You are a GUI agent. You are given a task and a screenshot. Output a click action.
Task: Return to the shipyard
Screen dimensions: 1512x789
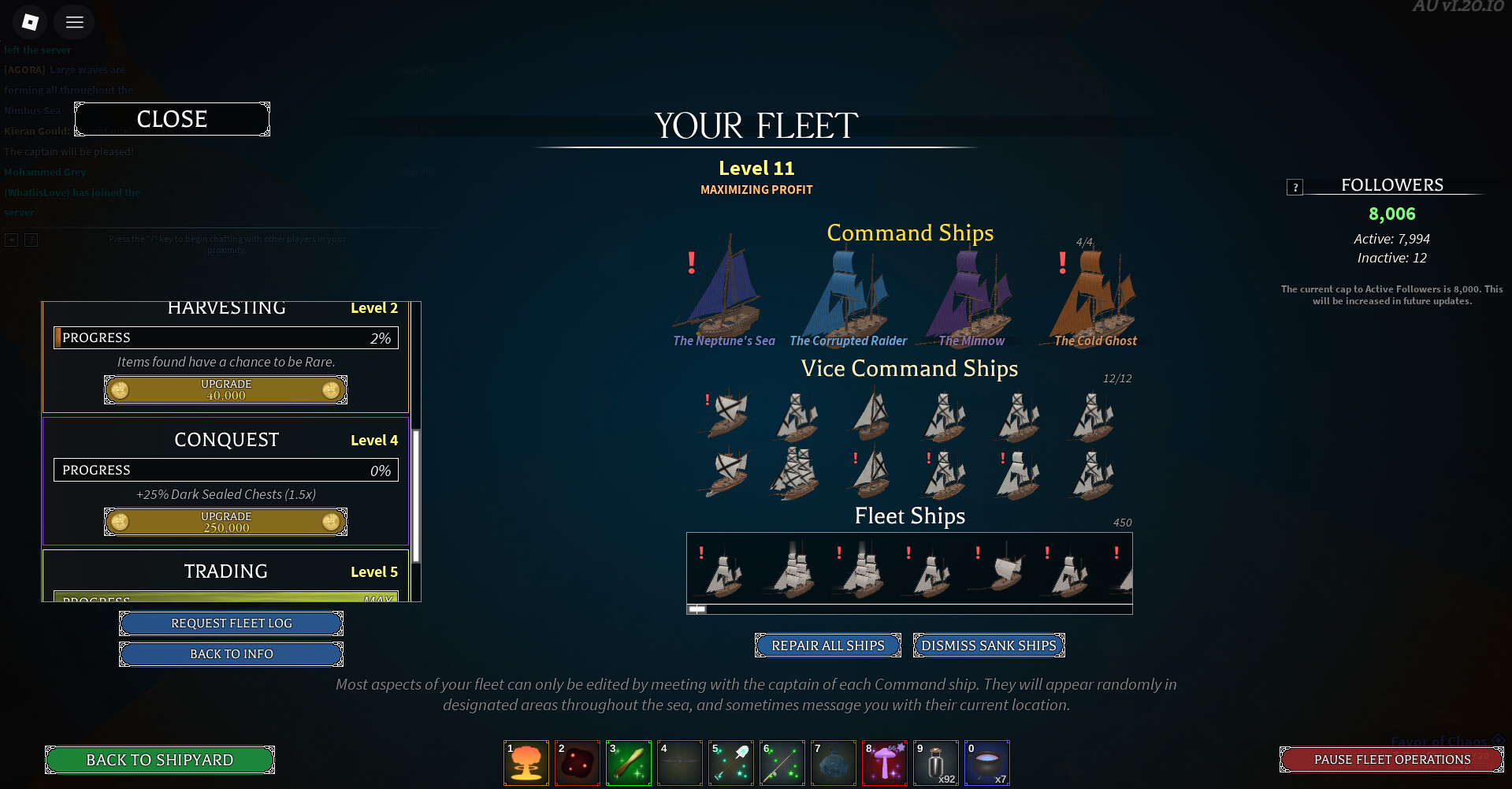coord(159,760)
